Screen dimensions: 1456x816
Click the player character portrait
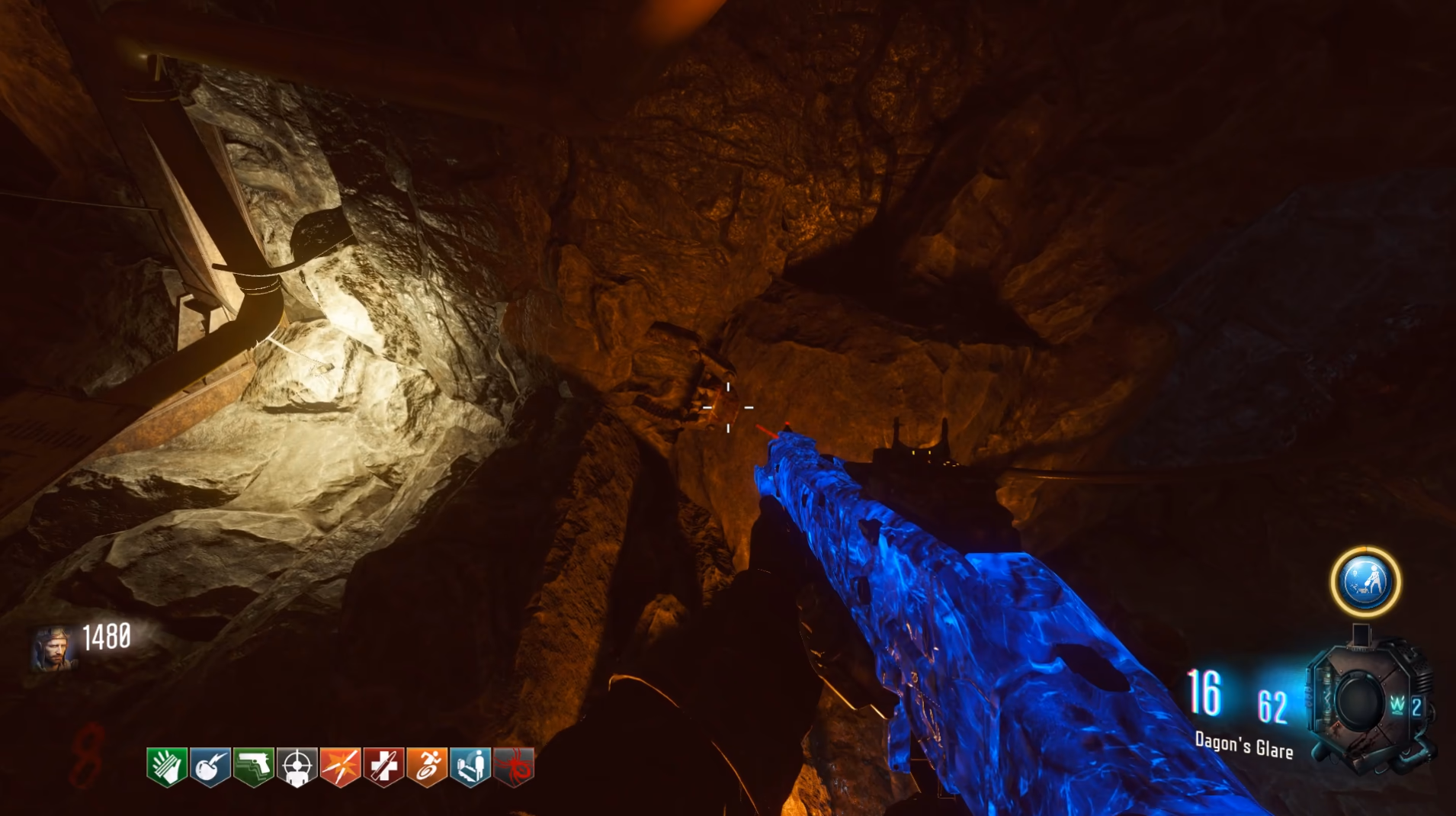[54, 648]
